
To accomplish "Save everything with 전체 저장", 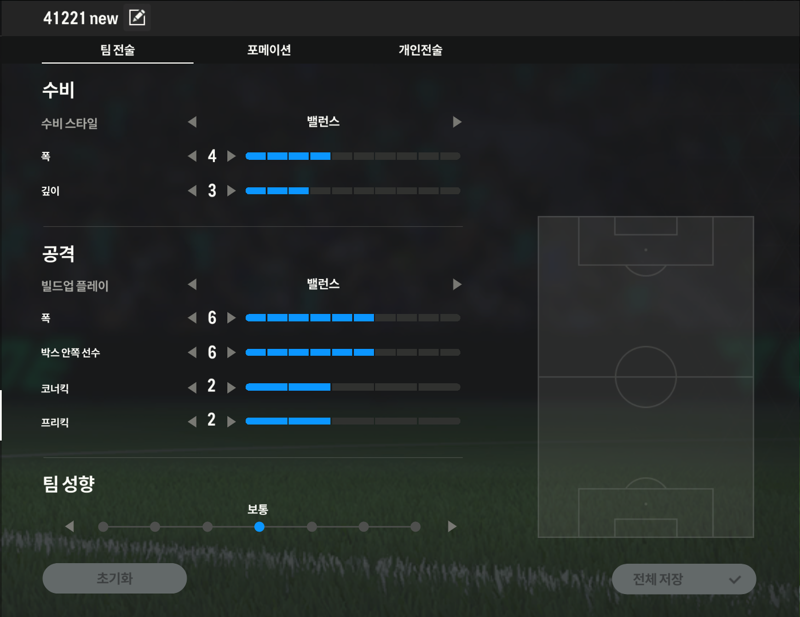I will coord(683,579).
